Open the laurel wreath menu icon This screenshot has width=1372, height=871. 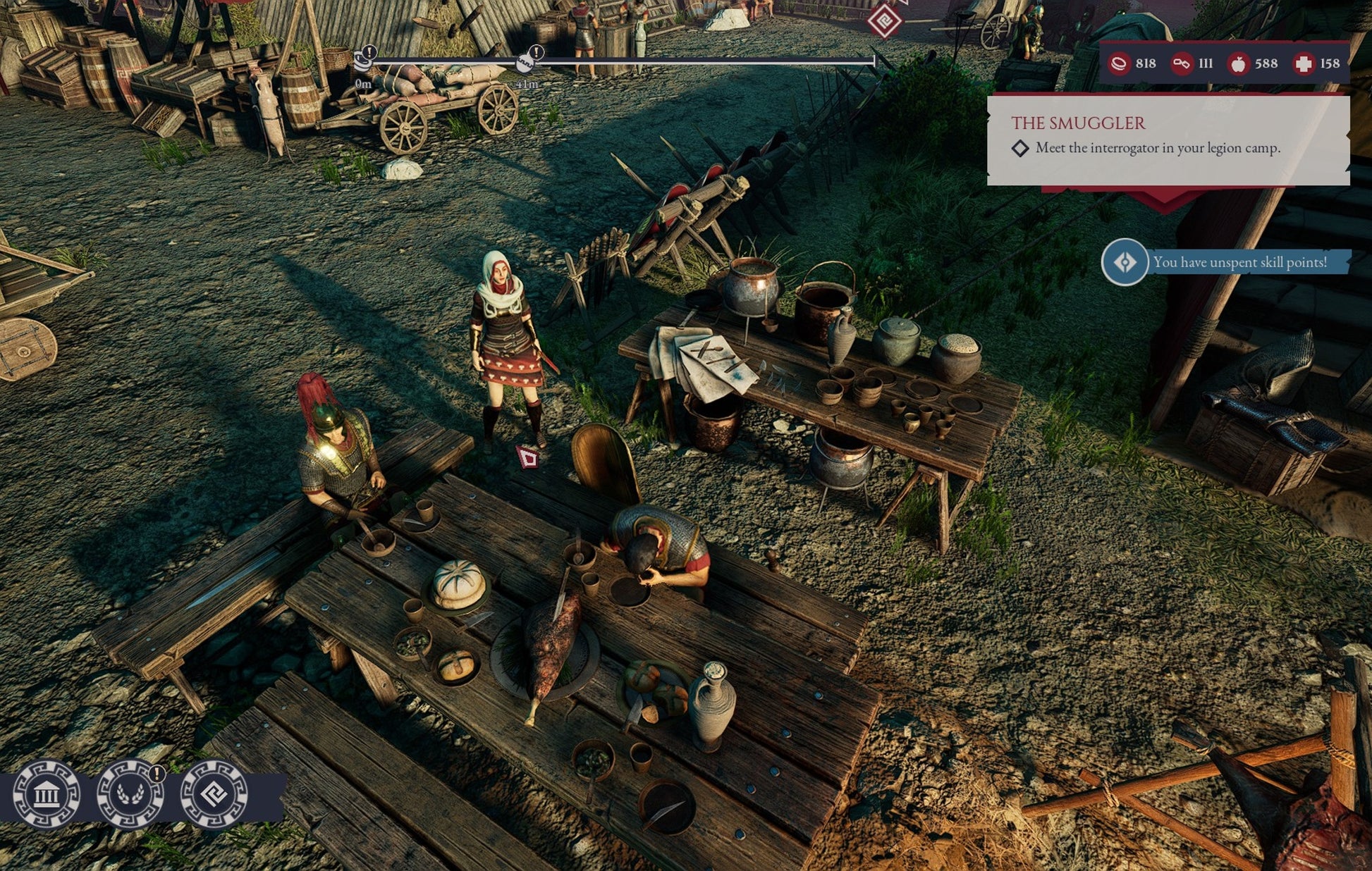tap(130, 794)
